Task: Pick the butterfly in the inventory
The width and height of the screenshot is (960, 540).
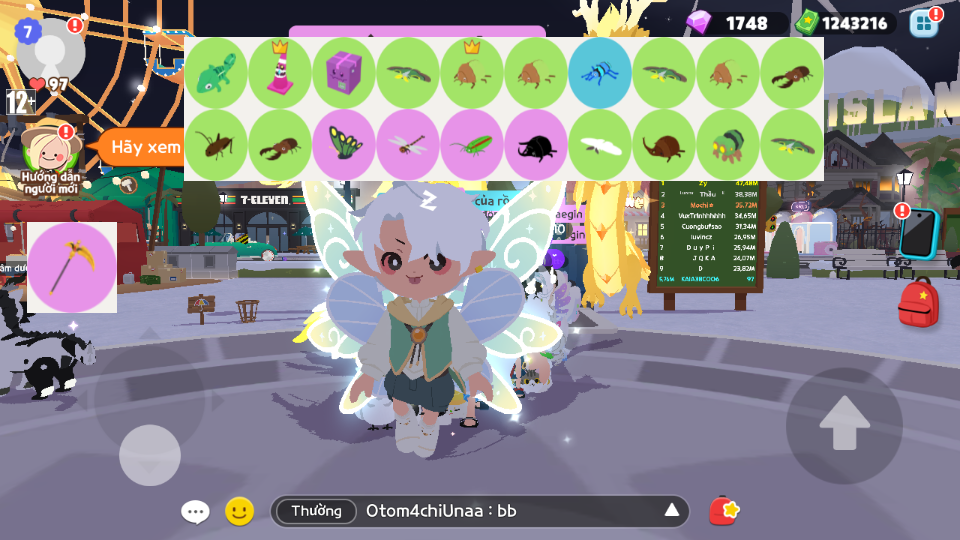Action: (x=344, y=145)
